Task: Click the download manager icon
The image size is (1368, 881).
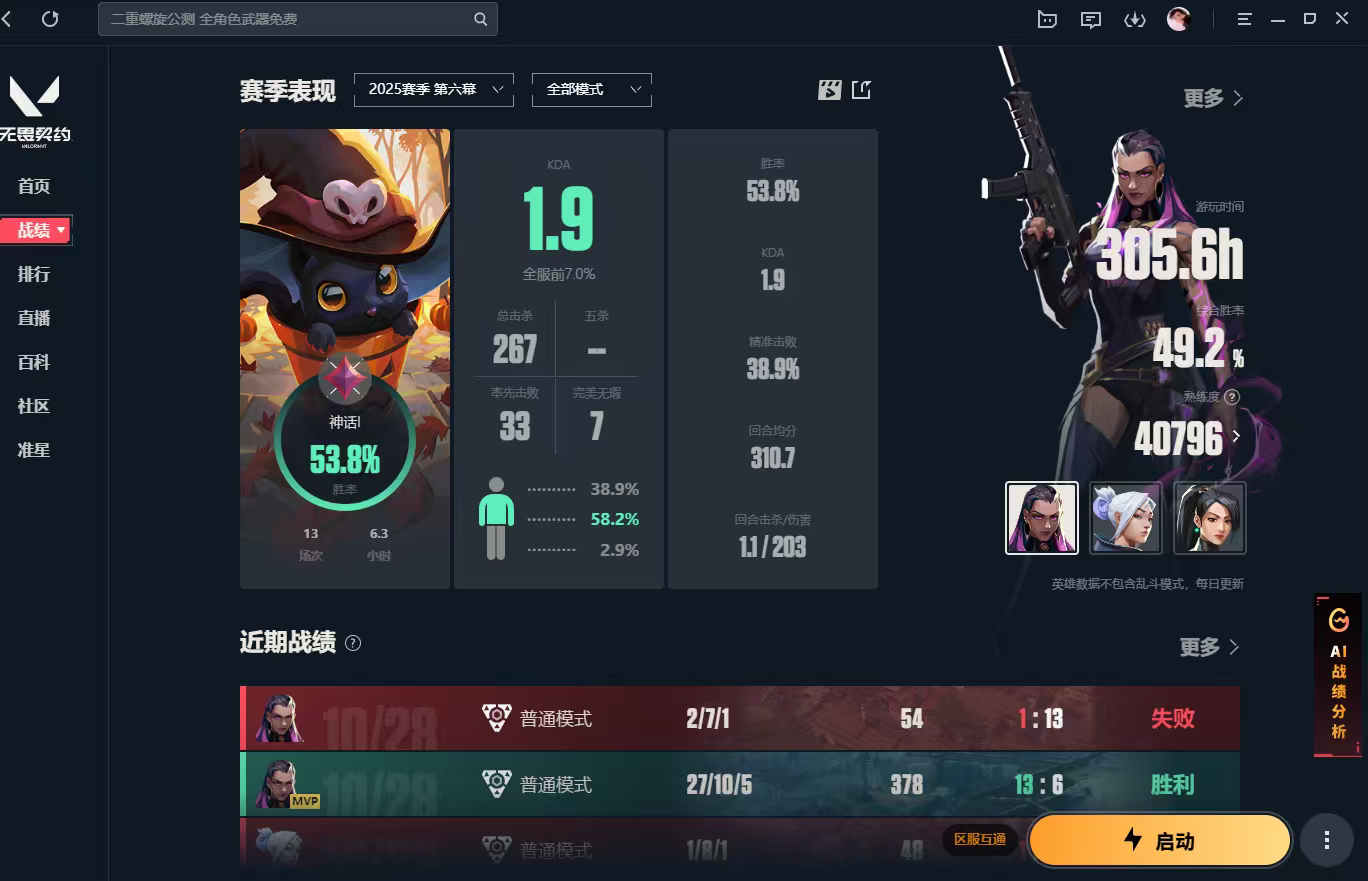Action: point(1135,18)
